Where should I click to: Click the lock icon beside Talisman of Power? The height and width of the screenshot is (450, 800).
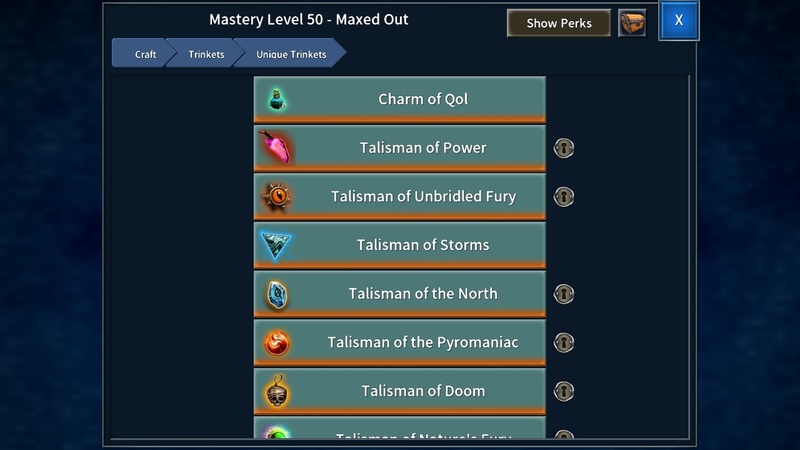(564, 148)
